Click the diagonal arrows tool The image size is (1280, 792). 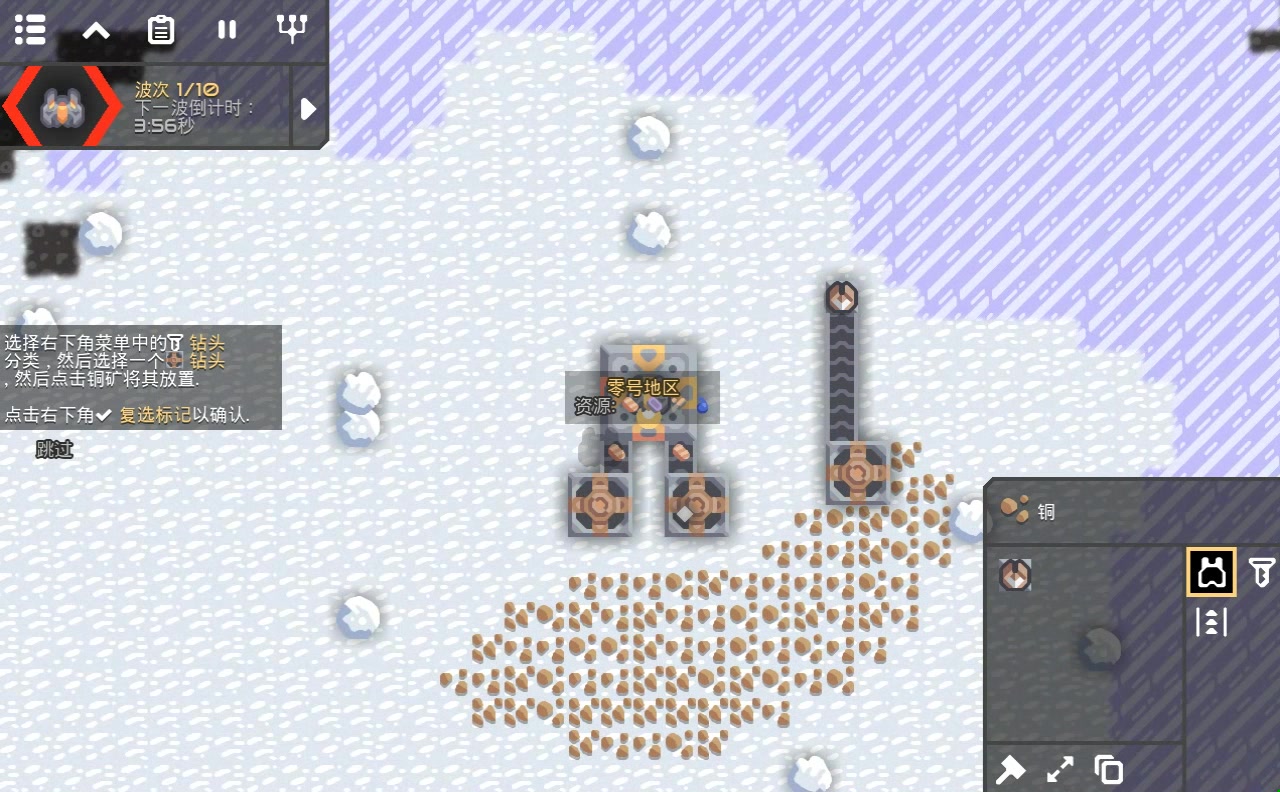click(1060, 770)
